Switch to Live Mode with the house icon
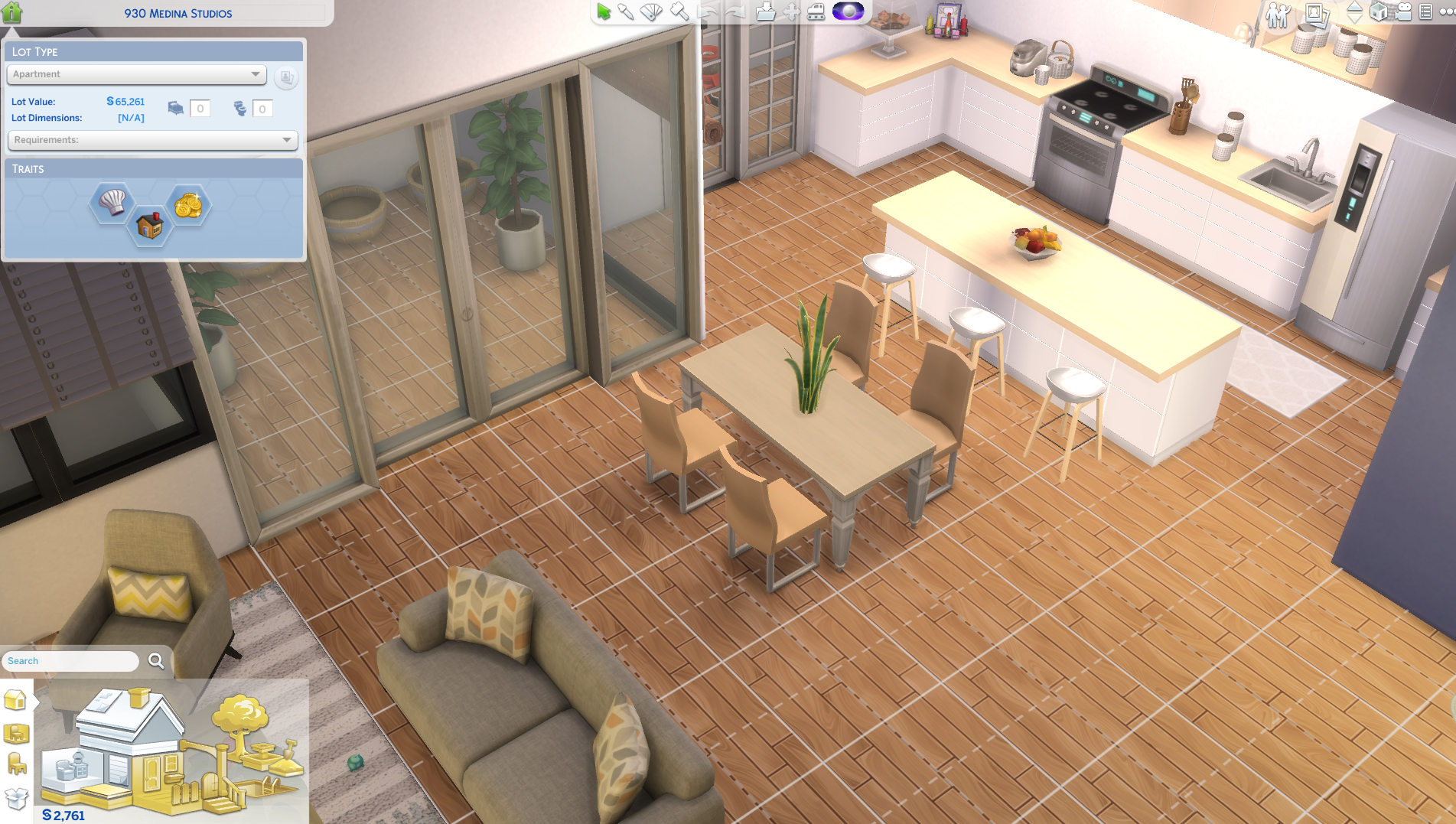This screenshot has width=1456, height=824. [11, 11]
